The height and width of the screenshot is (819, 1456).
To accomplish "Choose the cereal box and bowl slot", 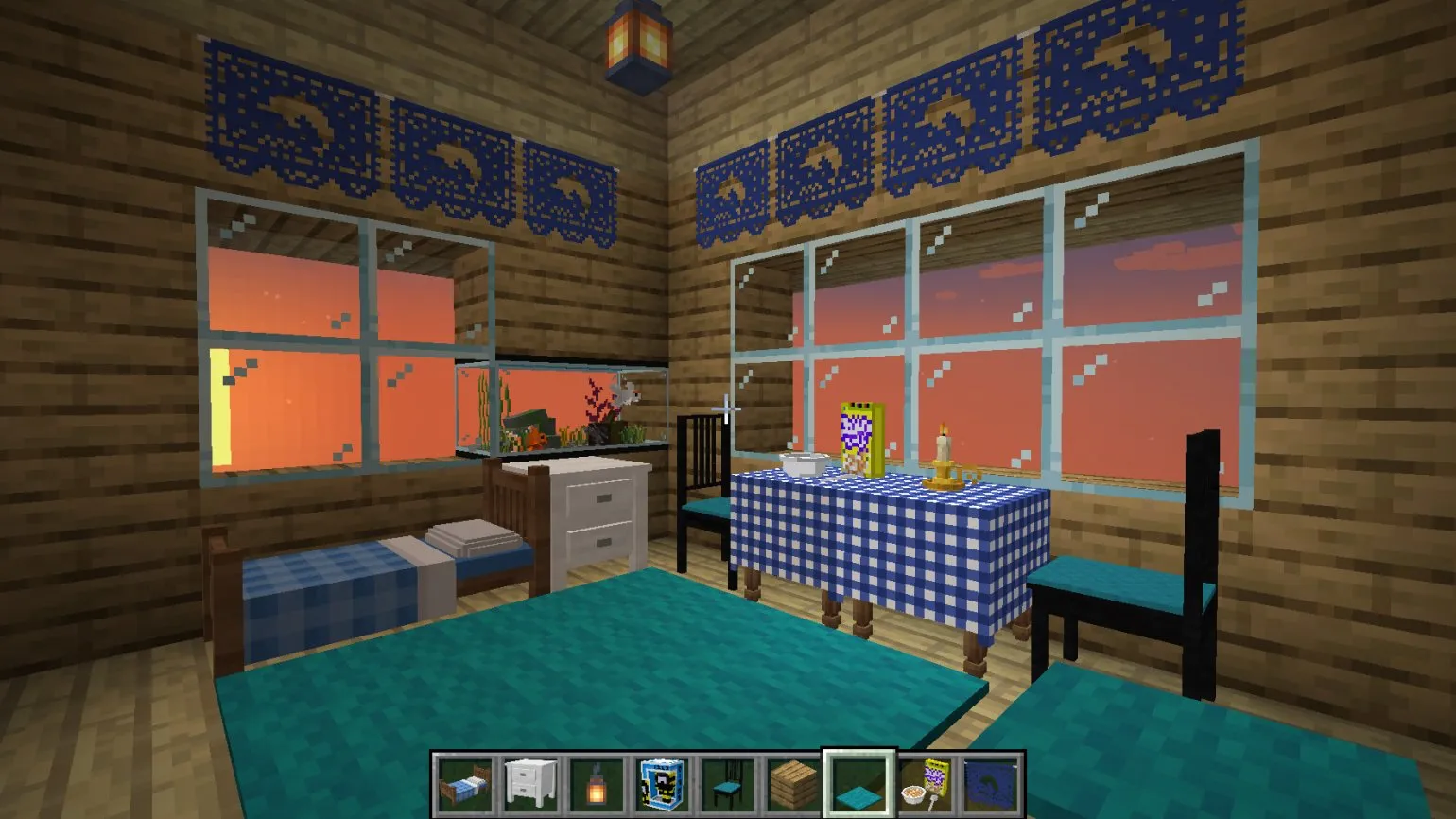I will pyautogui.click(x=925, y=783).
